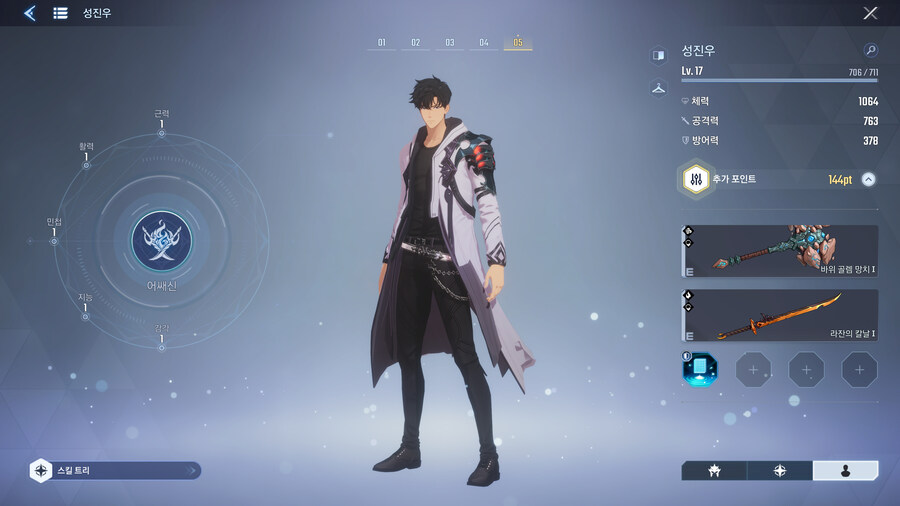Select the 라잔의 칼날 I weapon slot
The image size is (900, 506).
[779, 315]
